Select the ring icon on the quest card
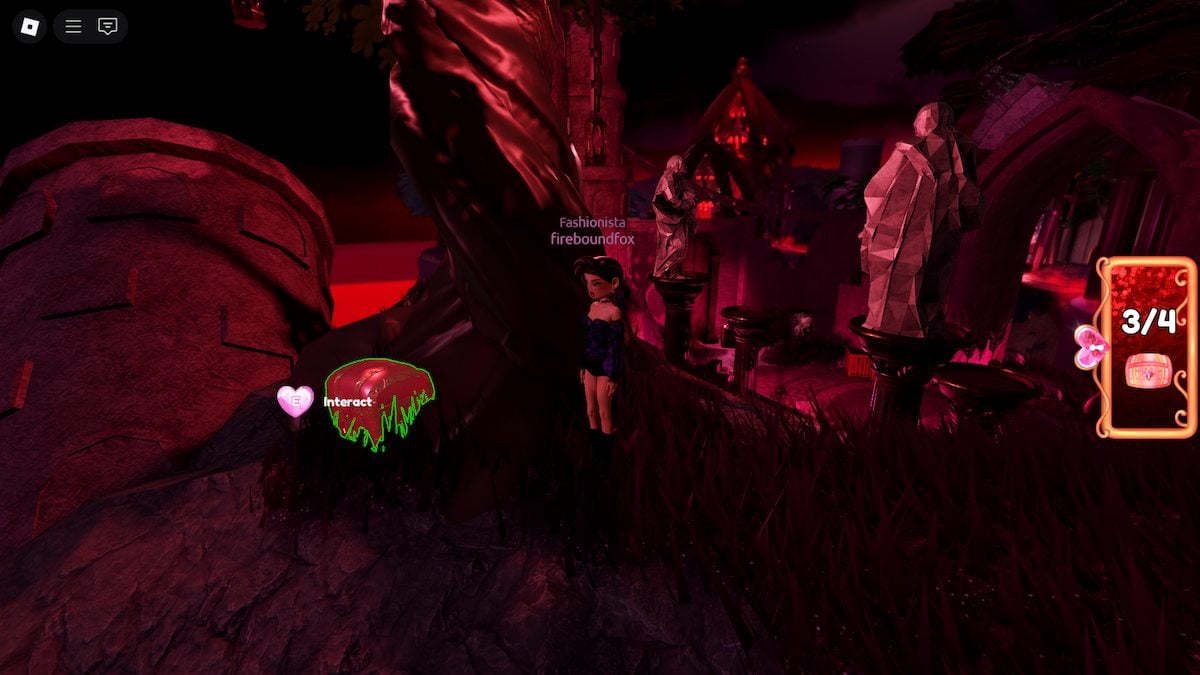Viewport: 1200px width, 675px height. pyautogui.click(x=1147, y=371)
